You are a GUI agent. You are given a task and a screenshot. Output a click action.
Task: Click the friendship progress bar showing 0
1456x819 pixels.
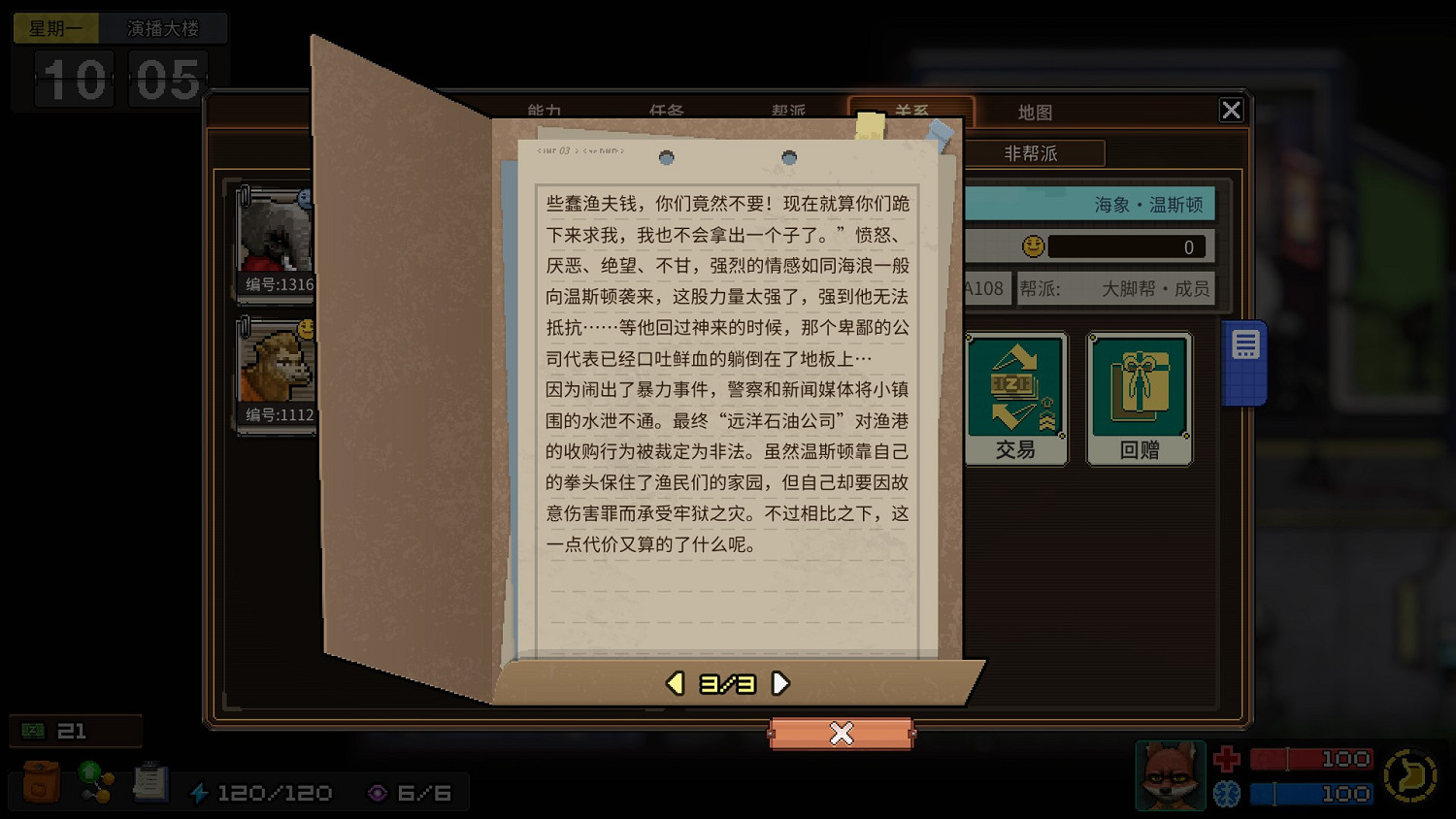pyautogui.click(x=1126, y=246)
